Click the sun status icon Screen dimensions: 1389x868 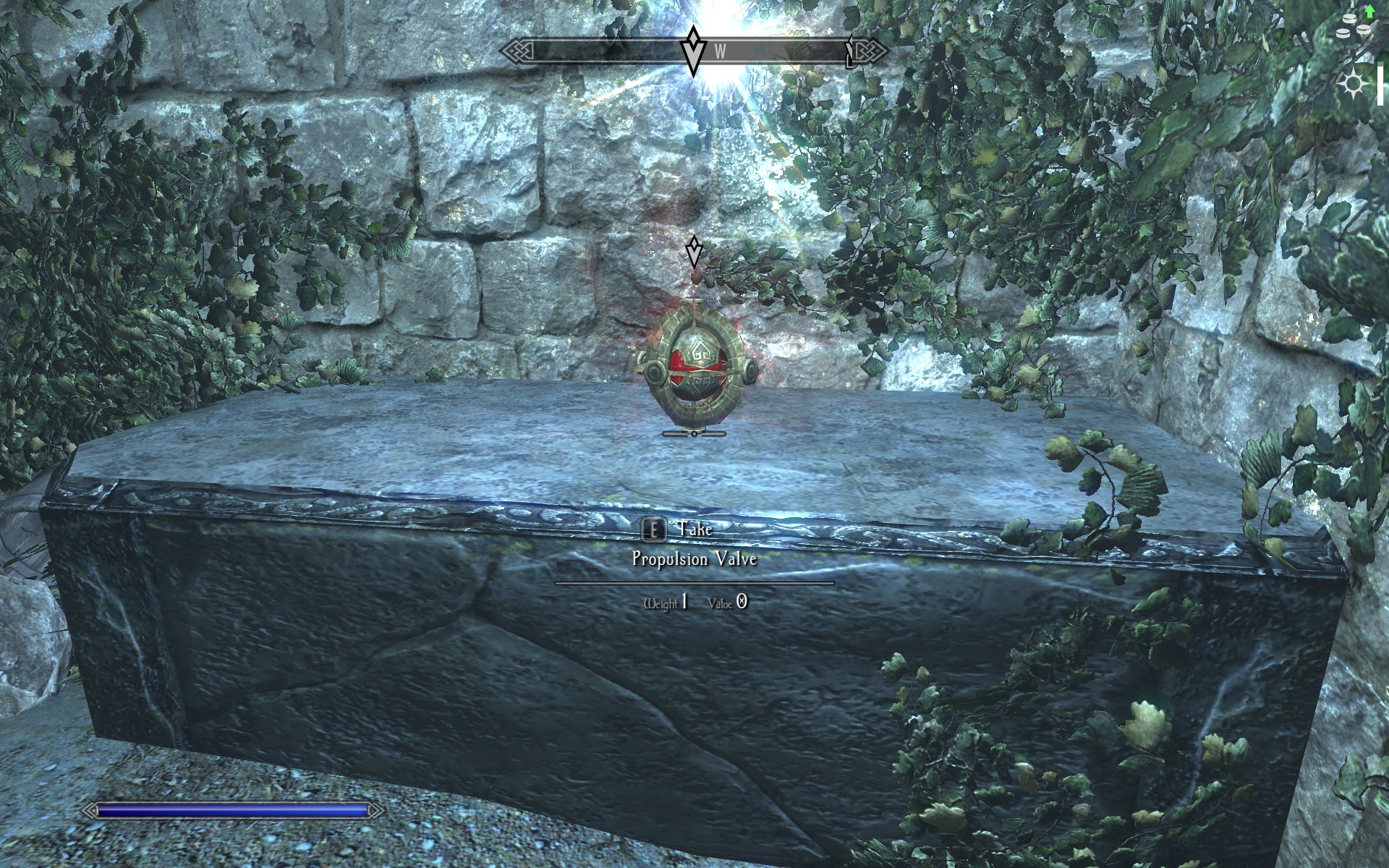click(1353, 85)
